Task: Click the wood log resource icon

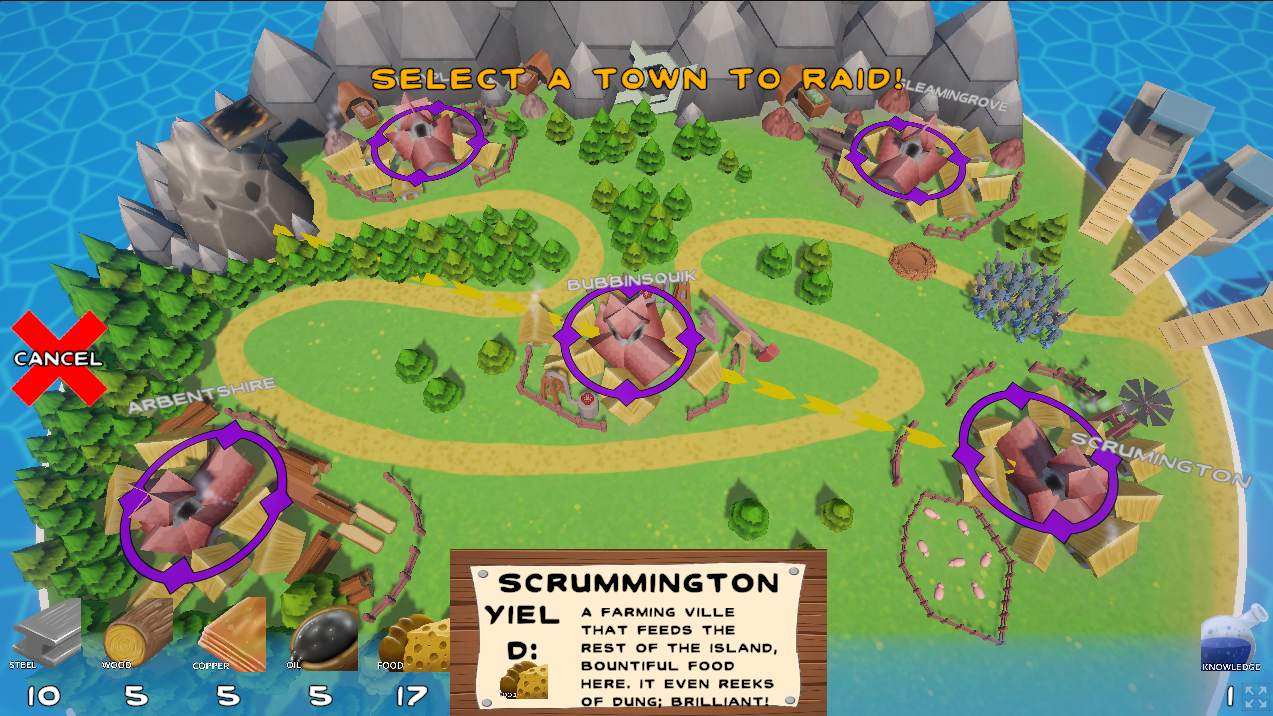Action: coord(137,633)
